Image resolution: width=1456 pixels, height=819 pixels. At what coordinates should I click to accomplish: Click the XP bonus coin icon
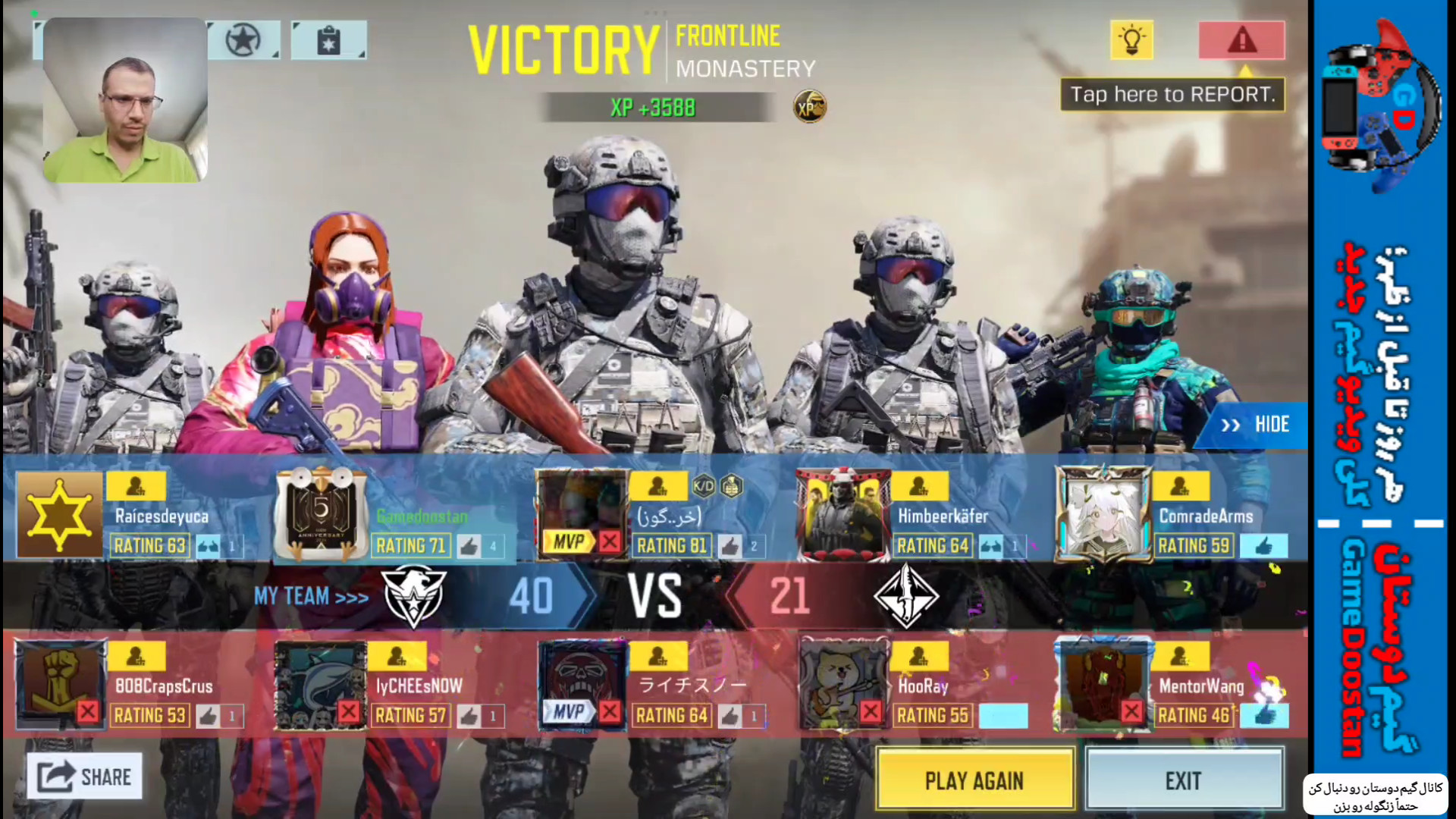point(809,108)
